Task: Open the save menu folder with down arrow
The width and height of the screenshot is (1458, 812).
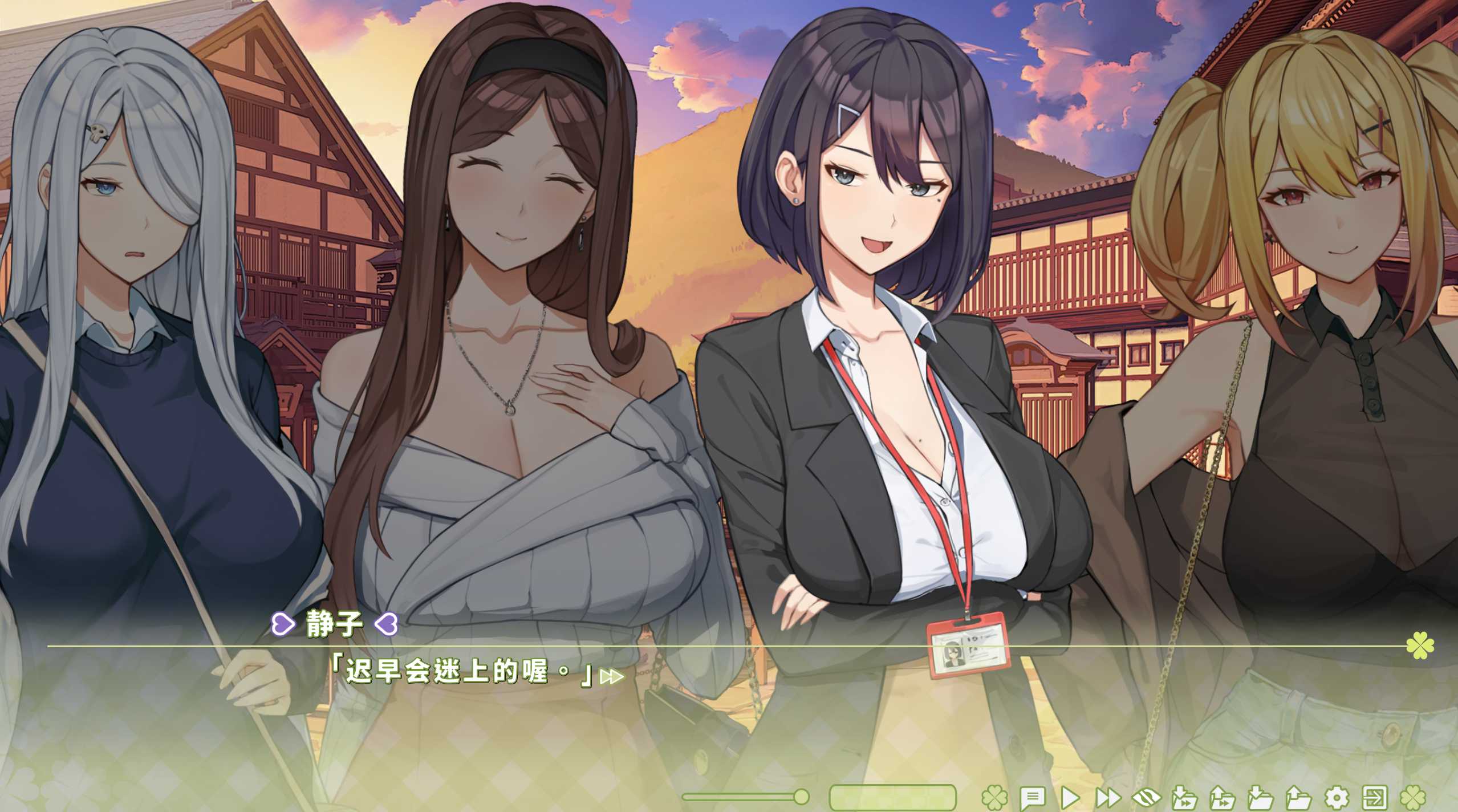Action: 1260,797
